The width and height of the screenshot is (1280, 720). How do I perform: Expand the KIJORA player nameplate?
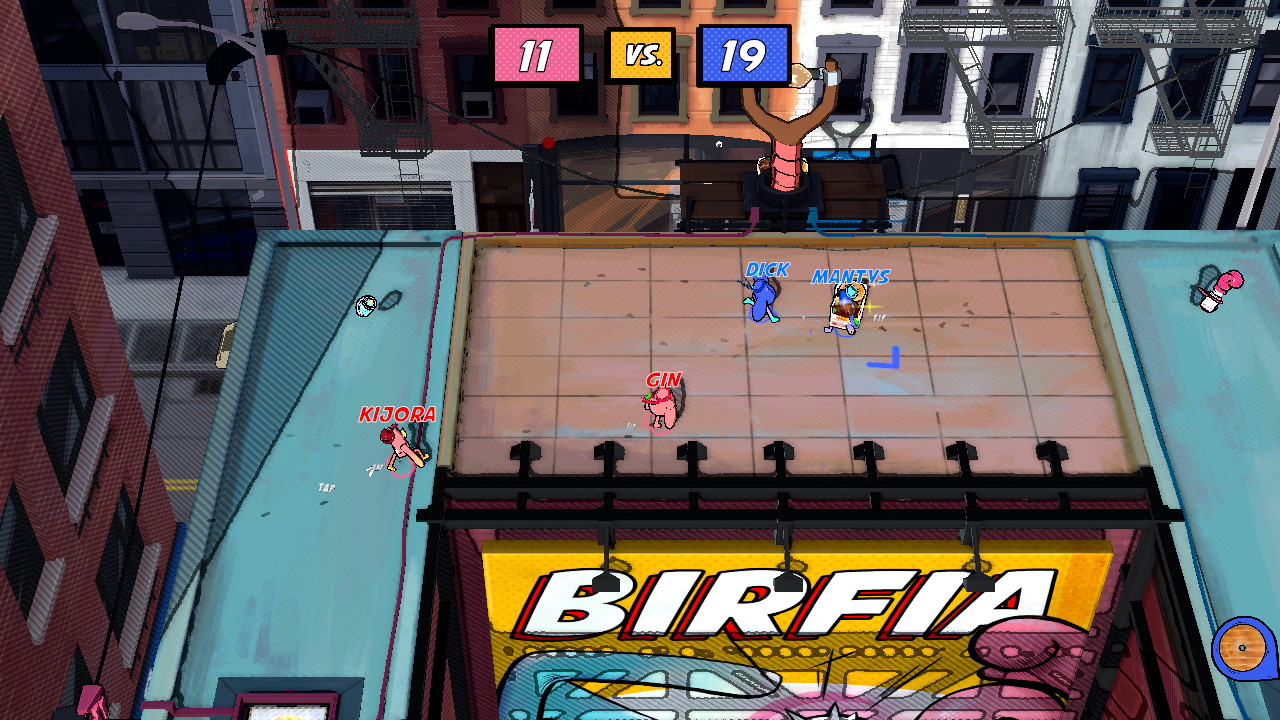(x=398, y=413)
